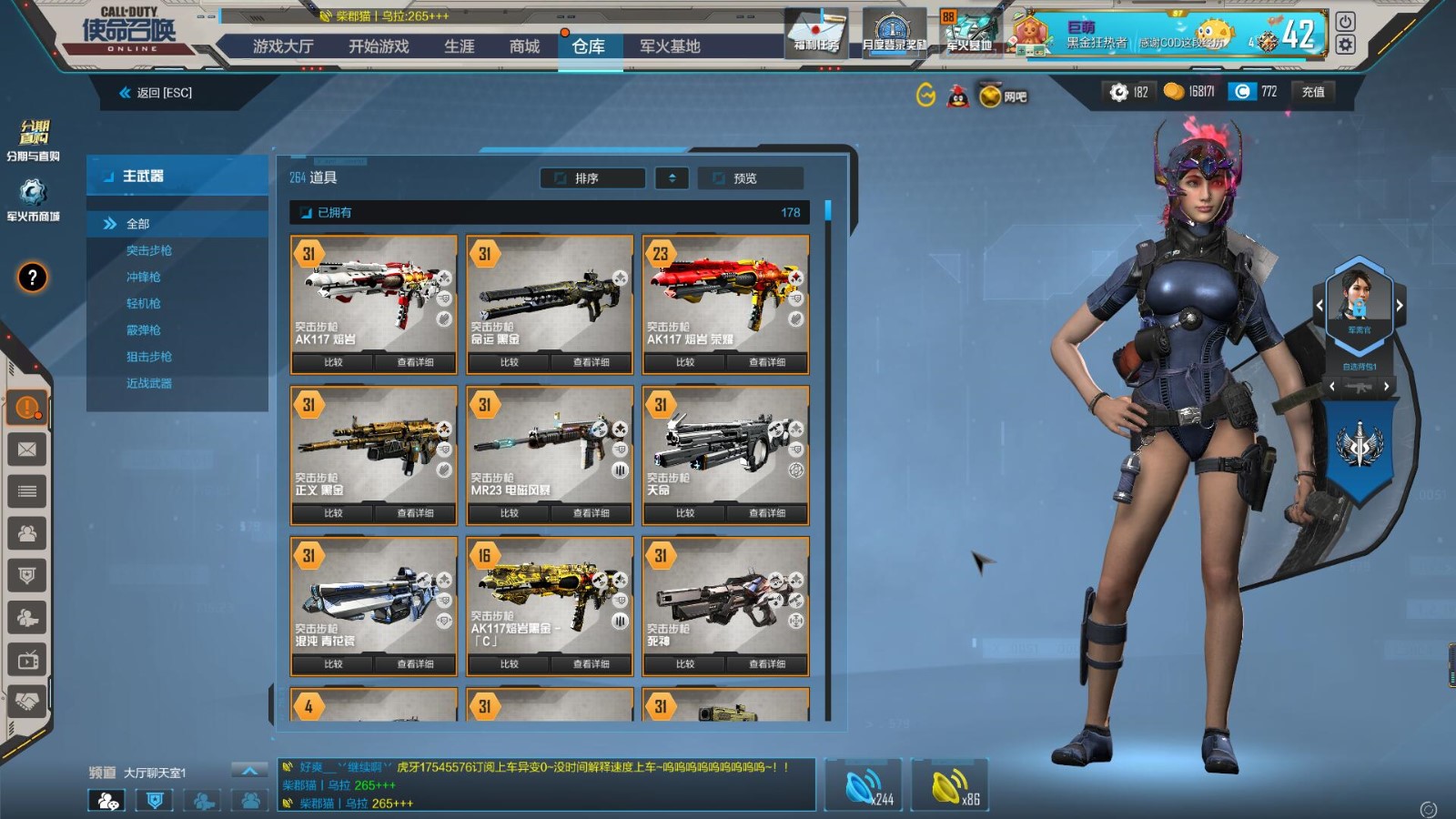Image resolution: width=1456 pixels, height=819 pixels.
Task: Go to the 游戏大厅 tab
Action: point(283,46)
